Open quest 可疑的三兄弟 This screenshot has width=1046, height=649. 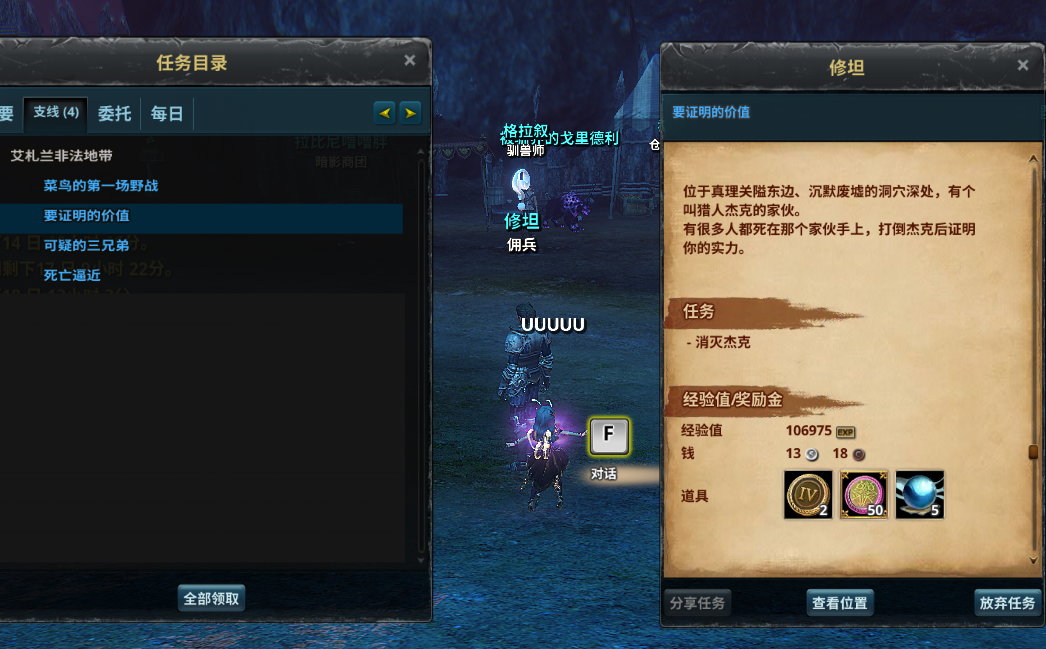(x=86, y=246)
